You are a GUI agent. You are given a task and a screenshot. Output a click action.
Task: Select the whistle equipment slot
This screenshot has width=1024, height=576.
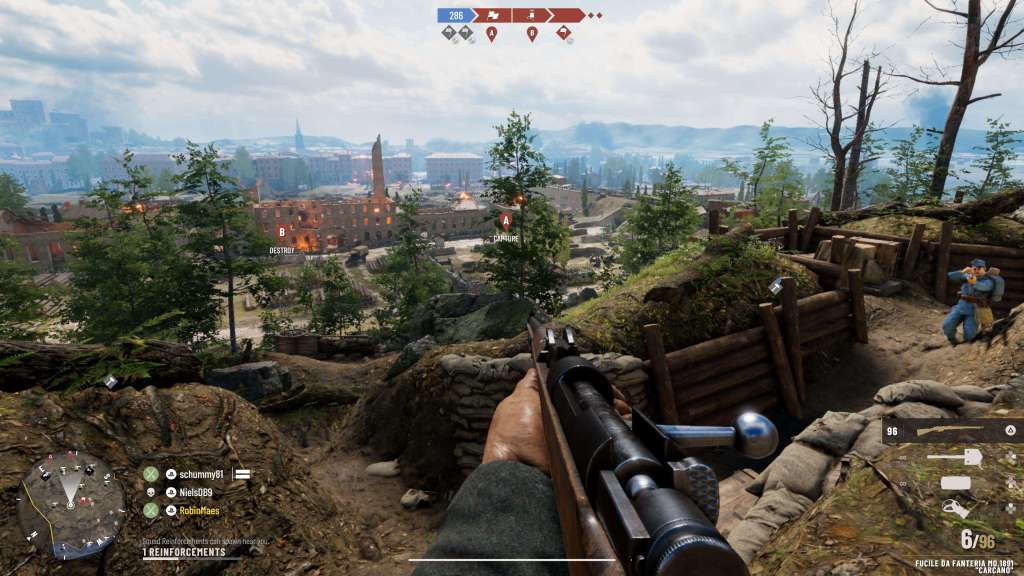coord(957,508)
